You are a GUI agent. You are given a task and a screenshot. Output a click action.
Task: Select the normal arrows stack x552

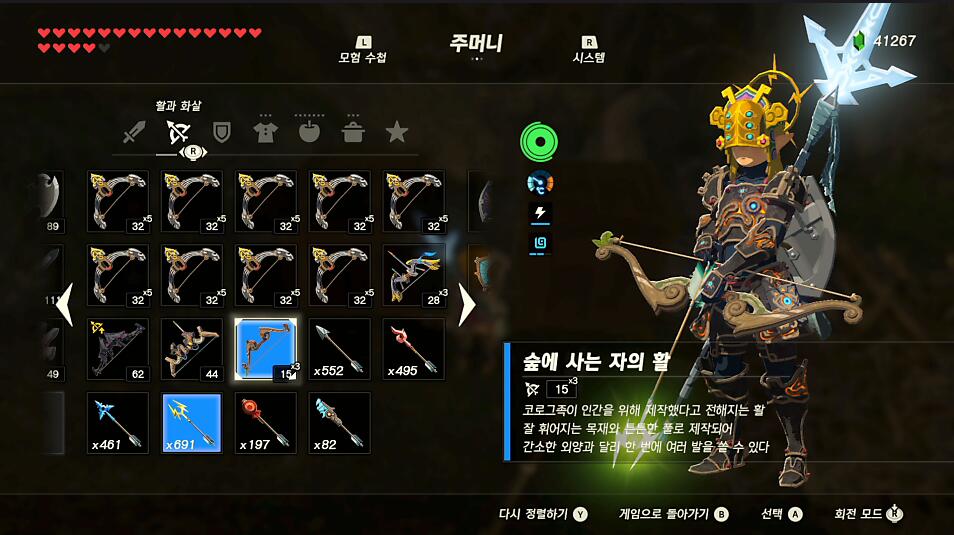pyautogui.click(x=340, y=349)
